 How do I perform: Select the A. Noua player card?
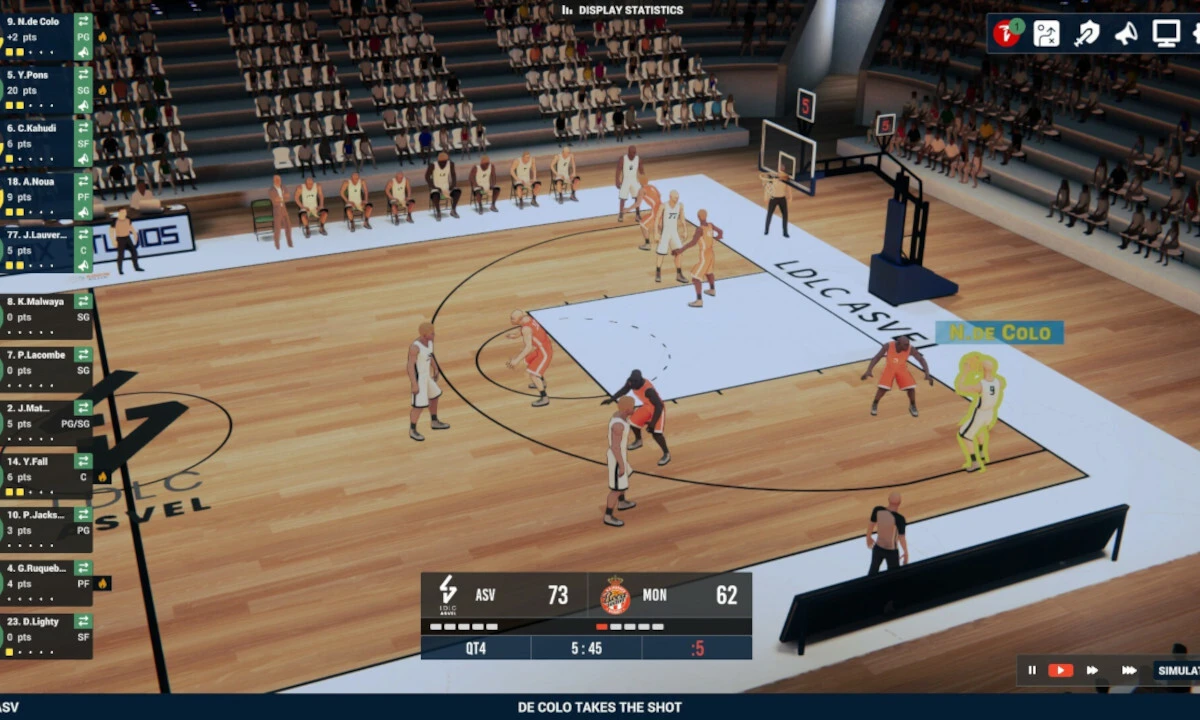coord(40,190)
